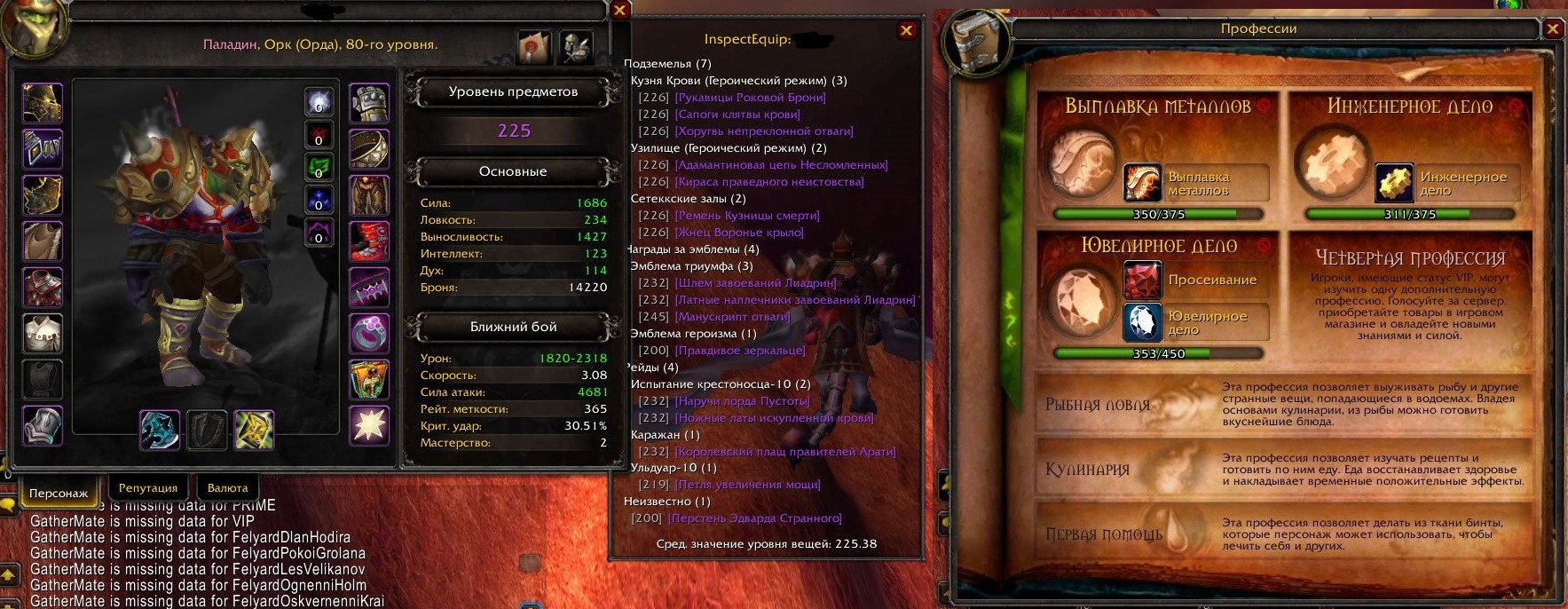Close the InspectEquip panel
This screenshot has height=609, width=1568.
coord(906,30)
